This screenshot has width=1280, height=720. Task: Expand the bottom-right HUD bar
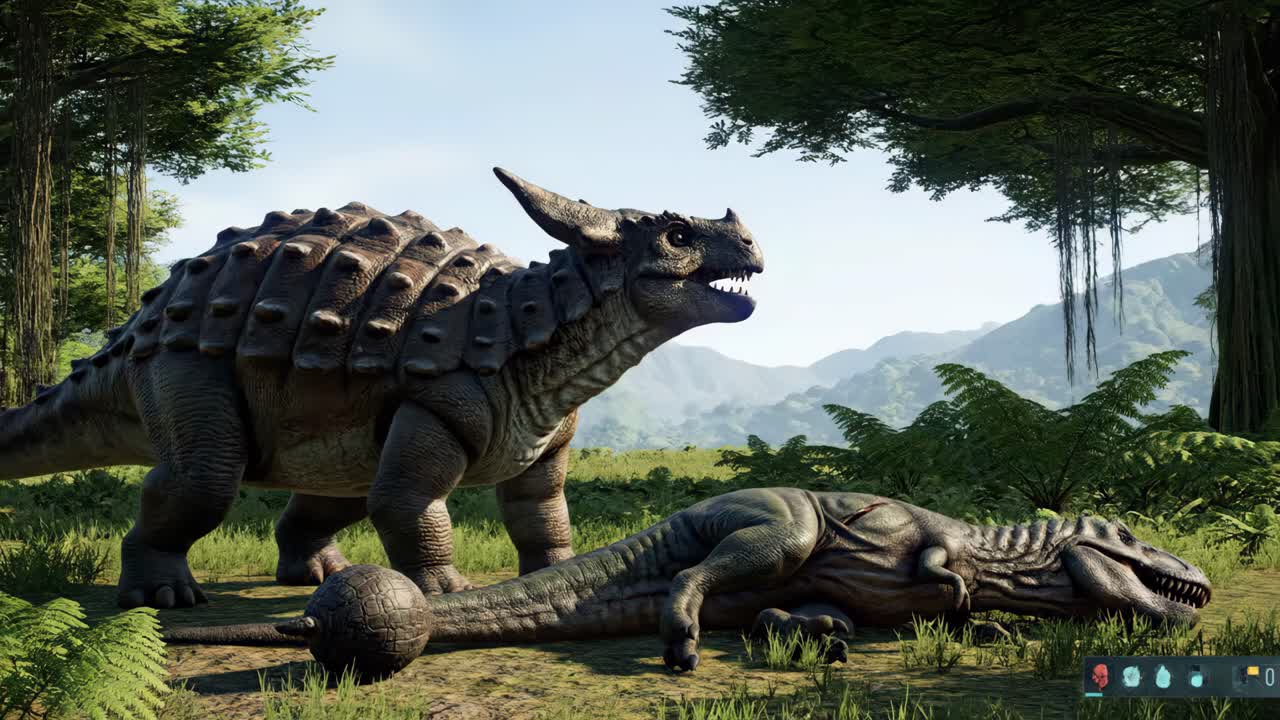click(x=1180, y=675)
